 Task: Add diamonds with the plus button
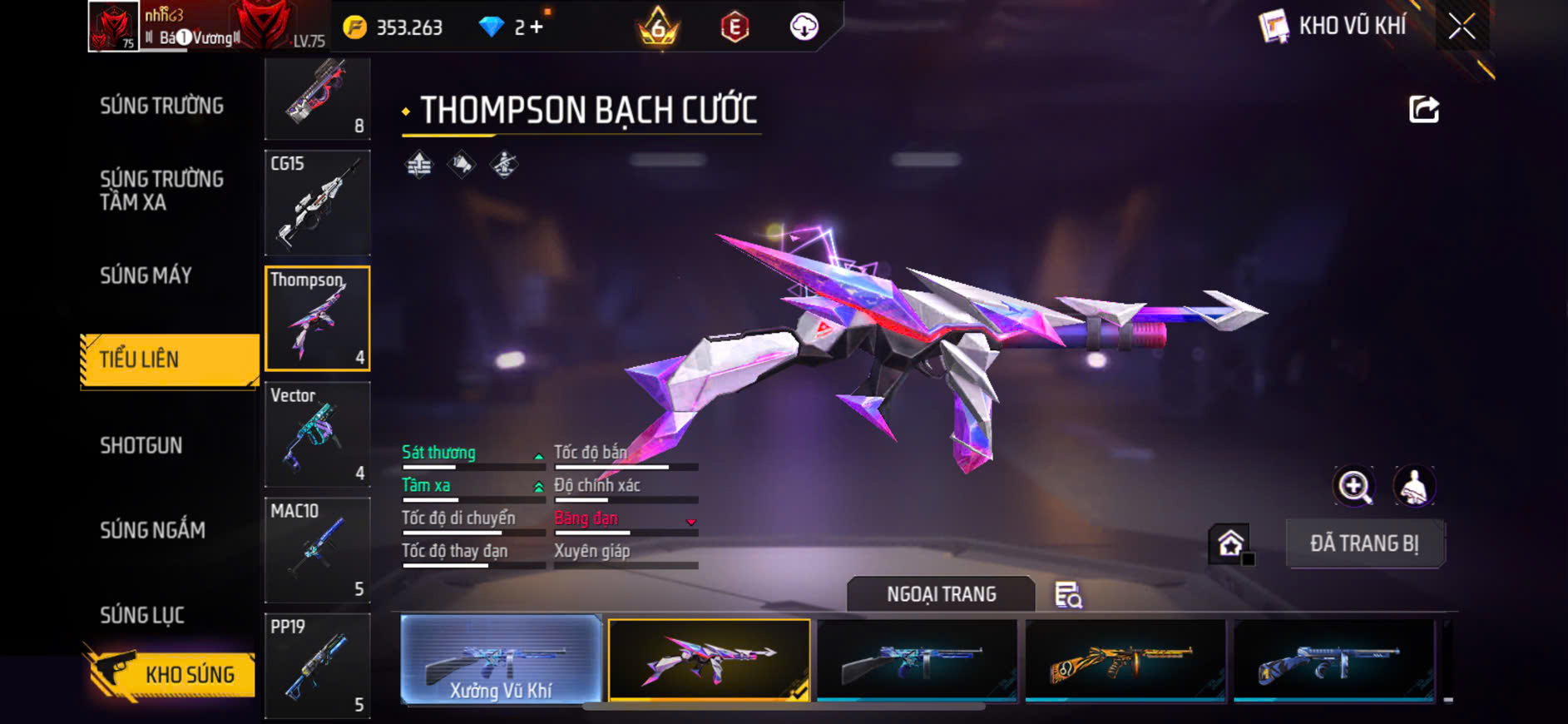(537, 27)
